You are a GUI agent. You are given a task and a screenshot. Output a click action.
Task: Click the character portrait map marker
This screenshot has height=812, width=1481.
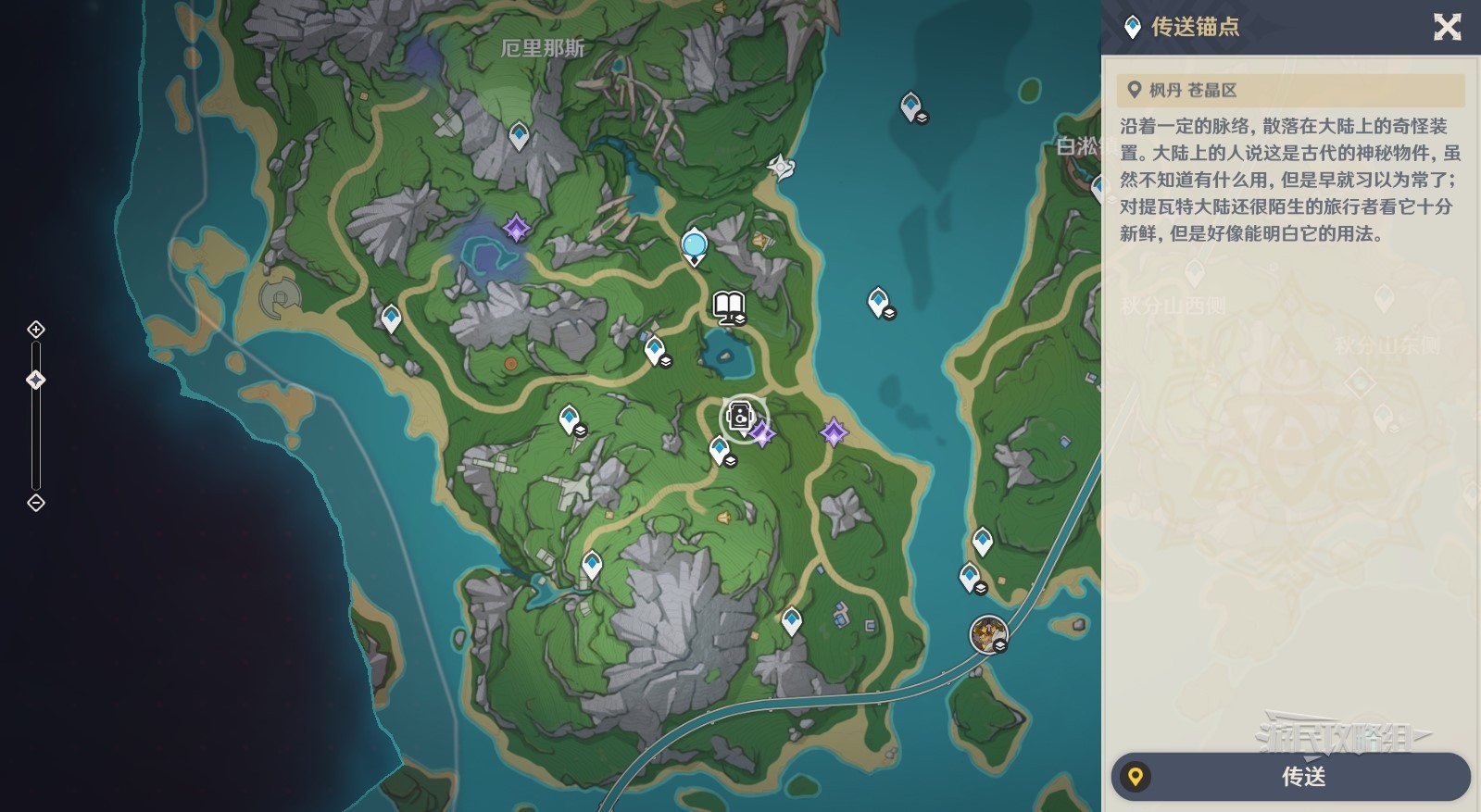click(x=987, y=634)
